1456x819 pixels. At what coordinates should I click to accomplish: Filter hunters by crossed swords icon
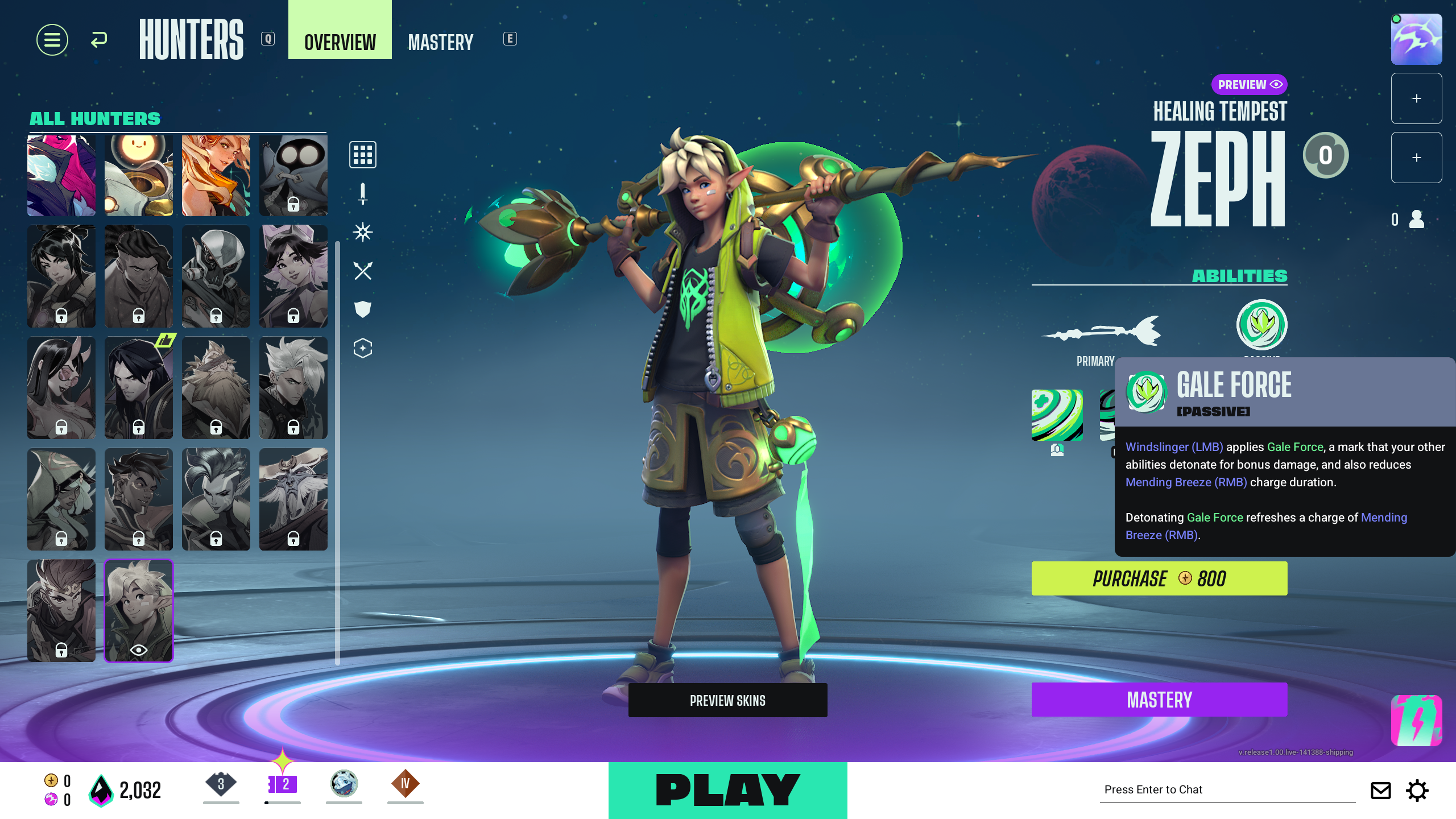pyautogui.click(x=362, y=271)
